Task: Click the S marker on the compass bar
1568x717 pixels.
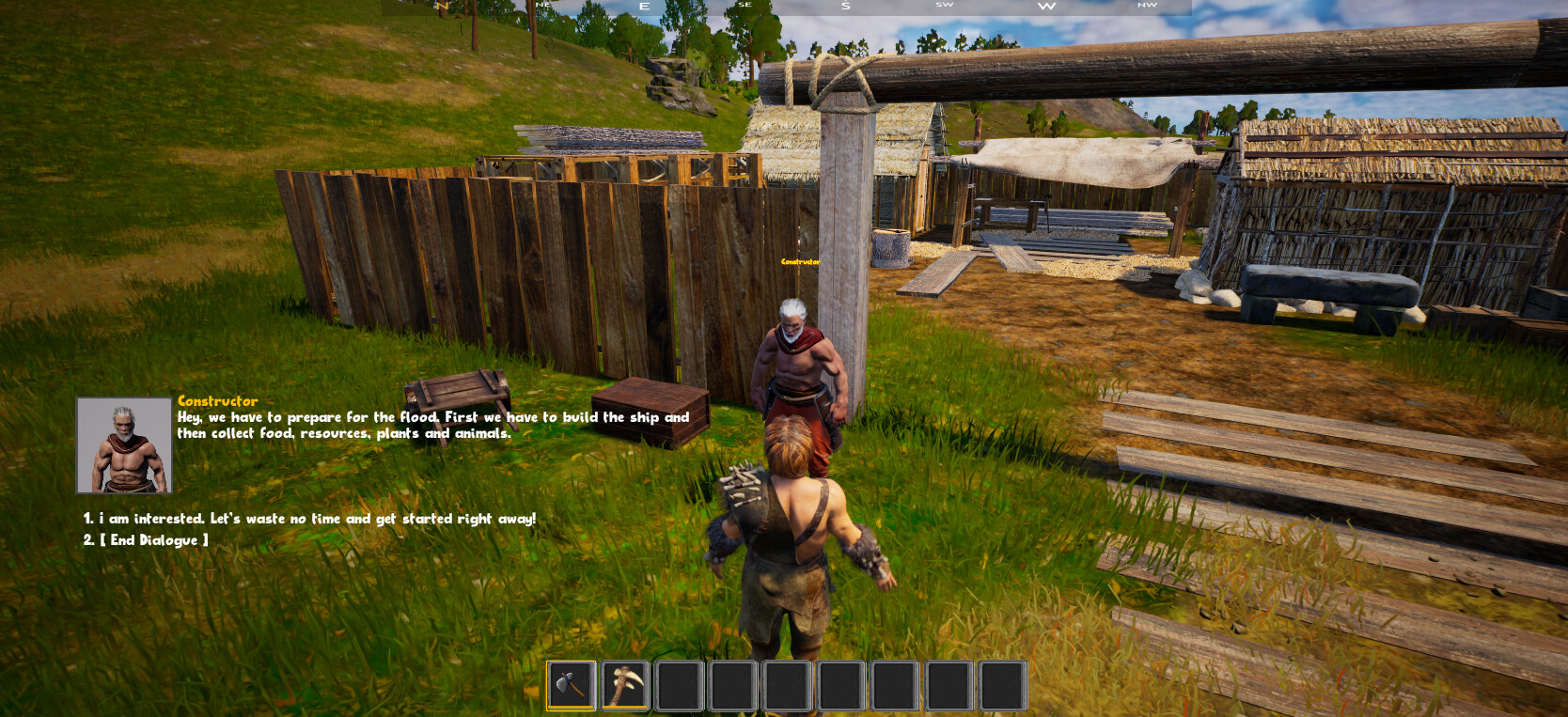Action: point(845,7)
